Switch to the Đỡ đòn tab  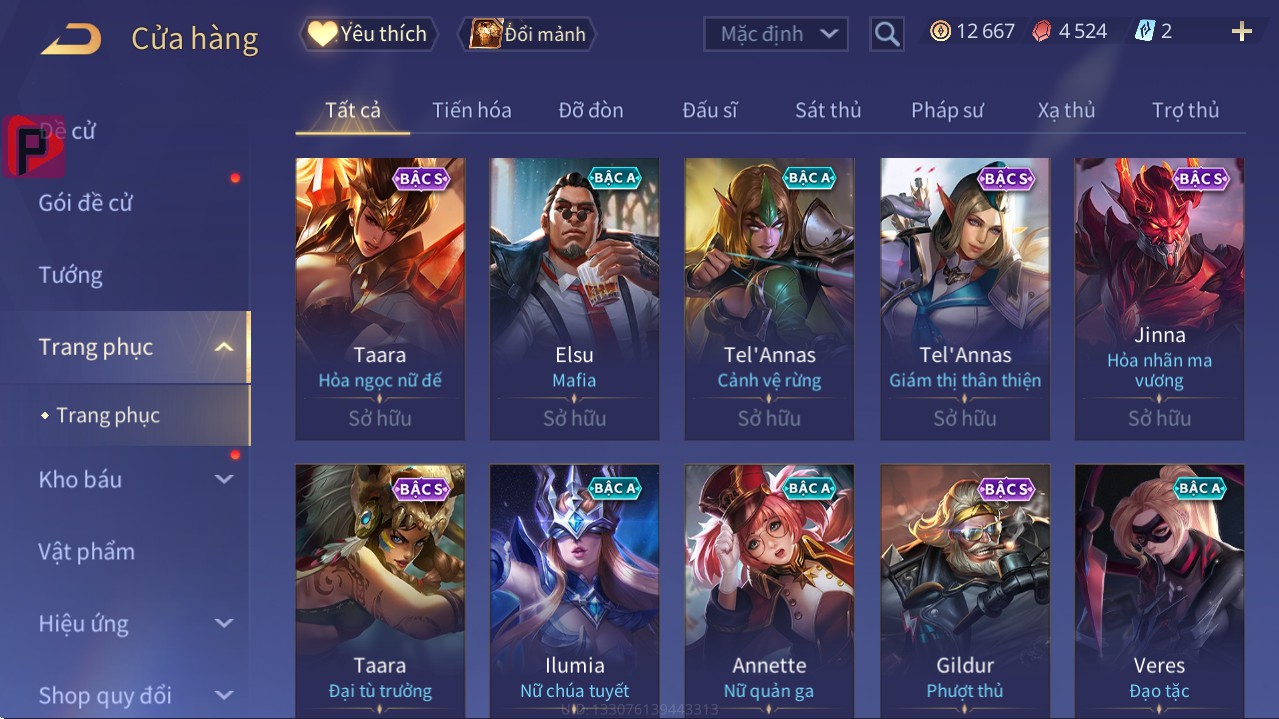pyautogui.click(x=590, y=110)
